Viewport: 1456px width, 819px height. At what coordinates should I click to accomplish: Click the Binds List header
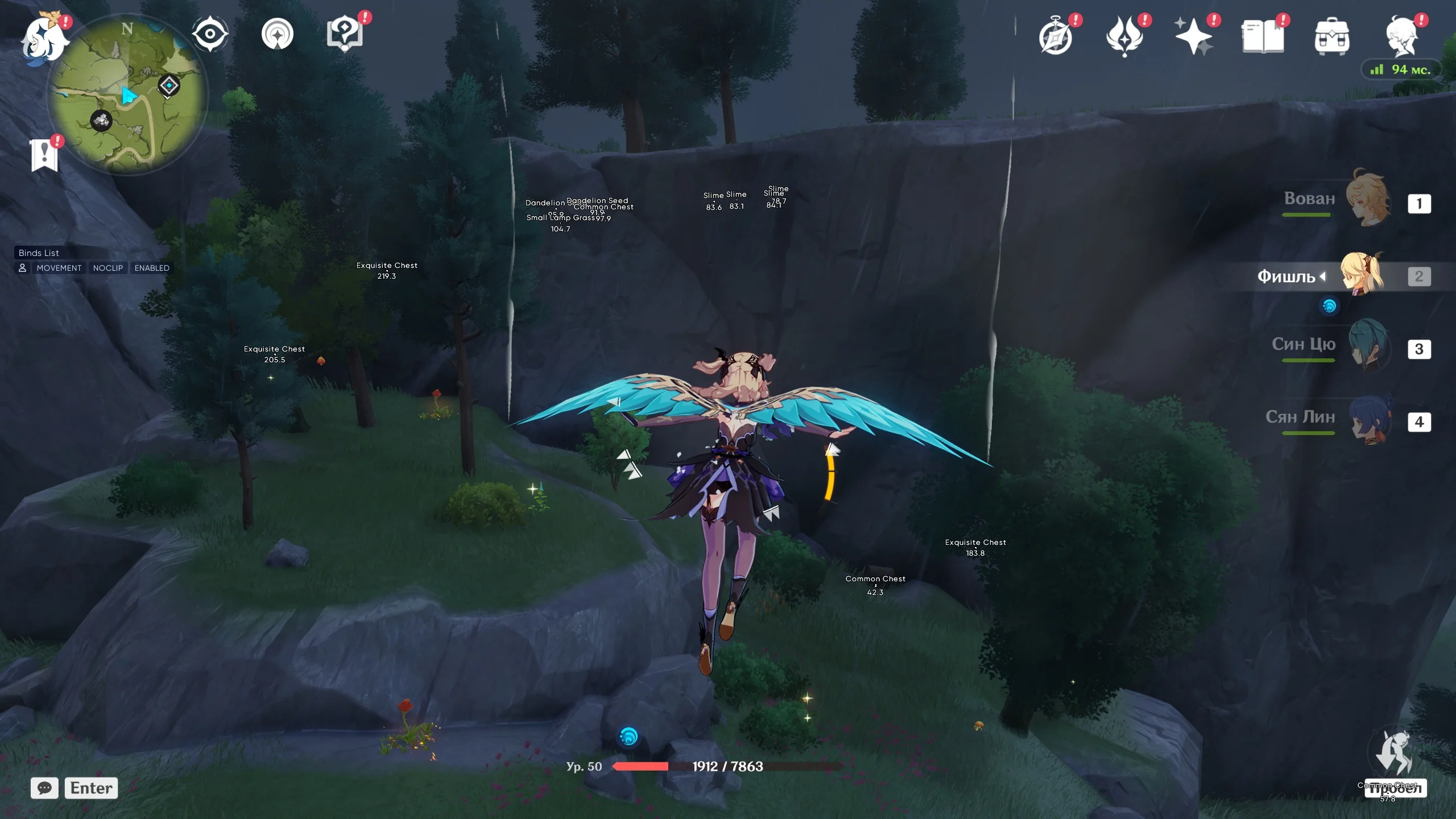39,253
